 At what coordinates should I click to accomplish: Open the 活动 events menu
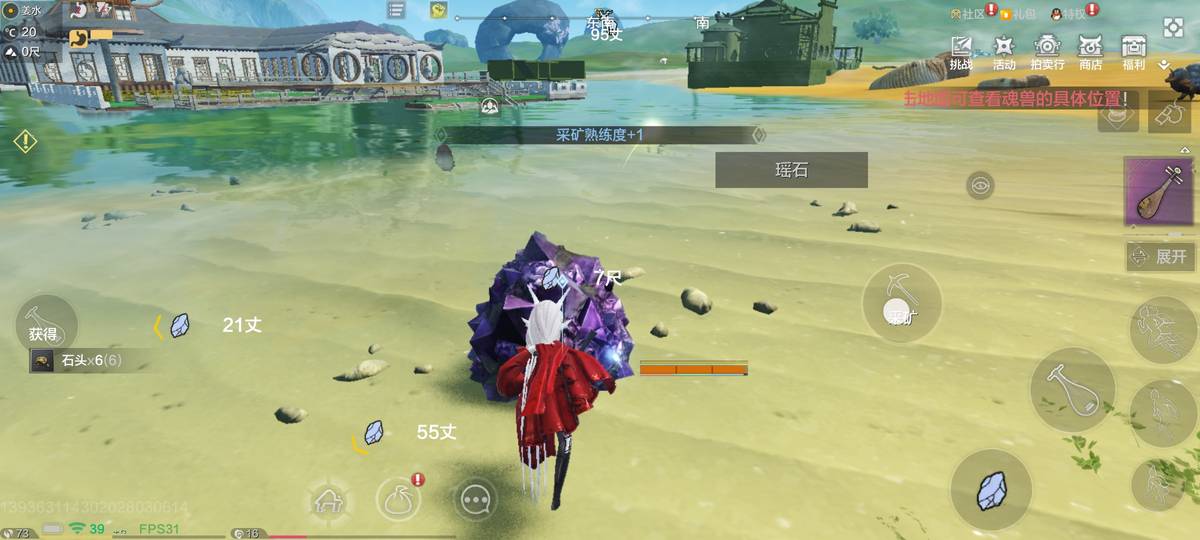1004,51
